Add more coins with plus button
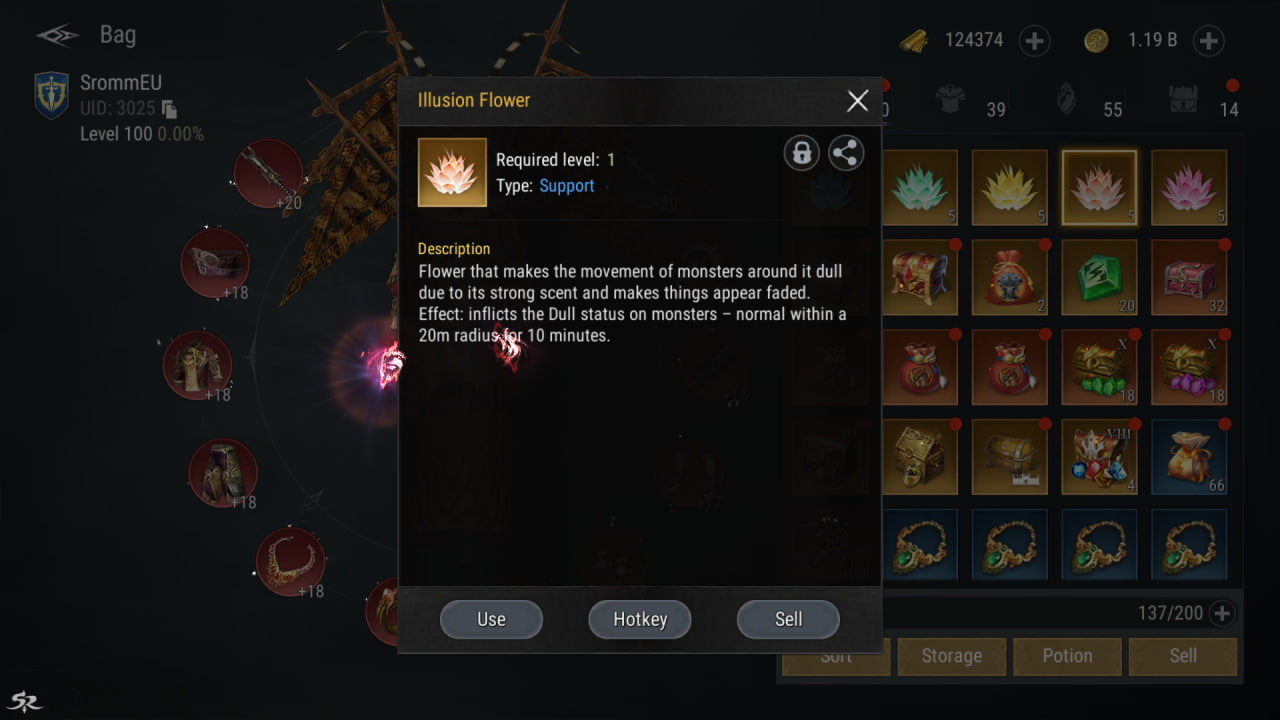The width and height of the screenshot is (1280, 720). coord(1208,41)
